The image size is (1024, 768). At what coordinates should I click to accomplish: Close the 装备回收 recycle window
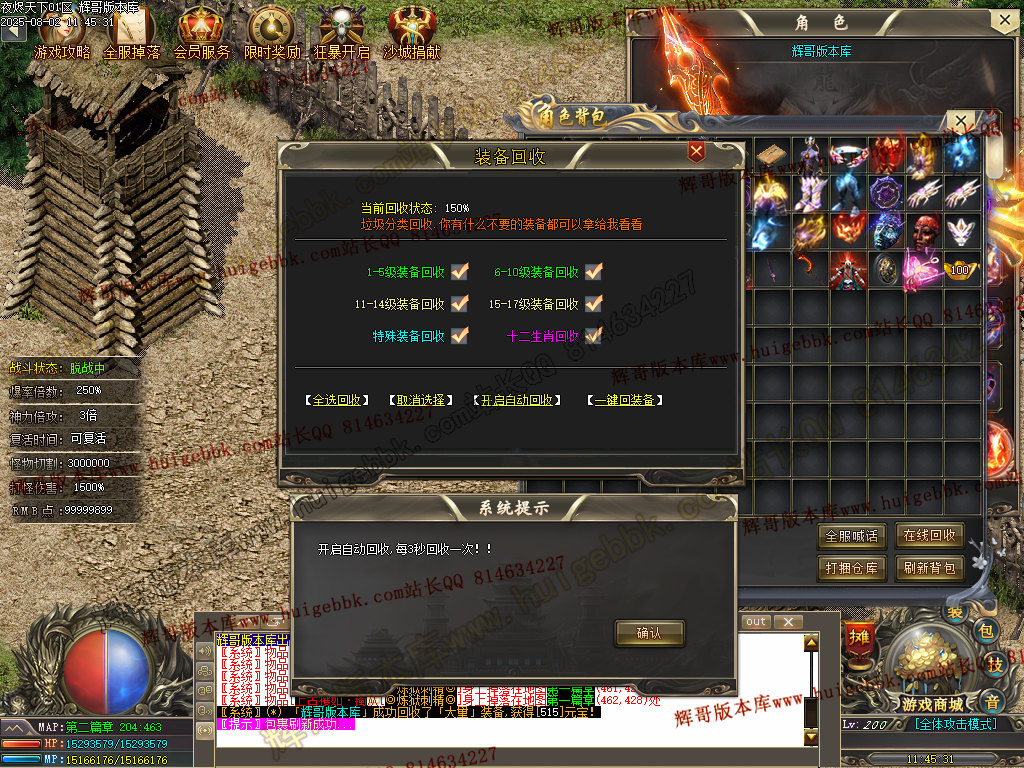697,151
